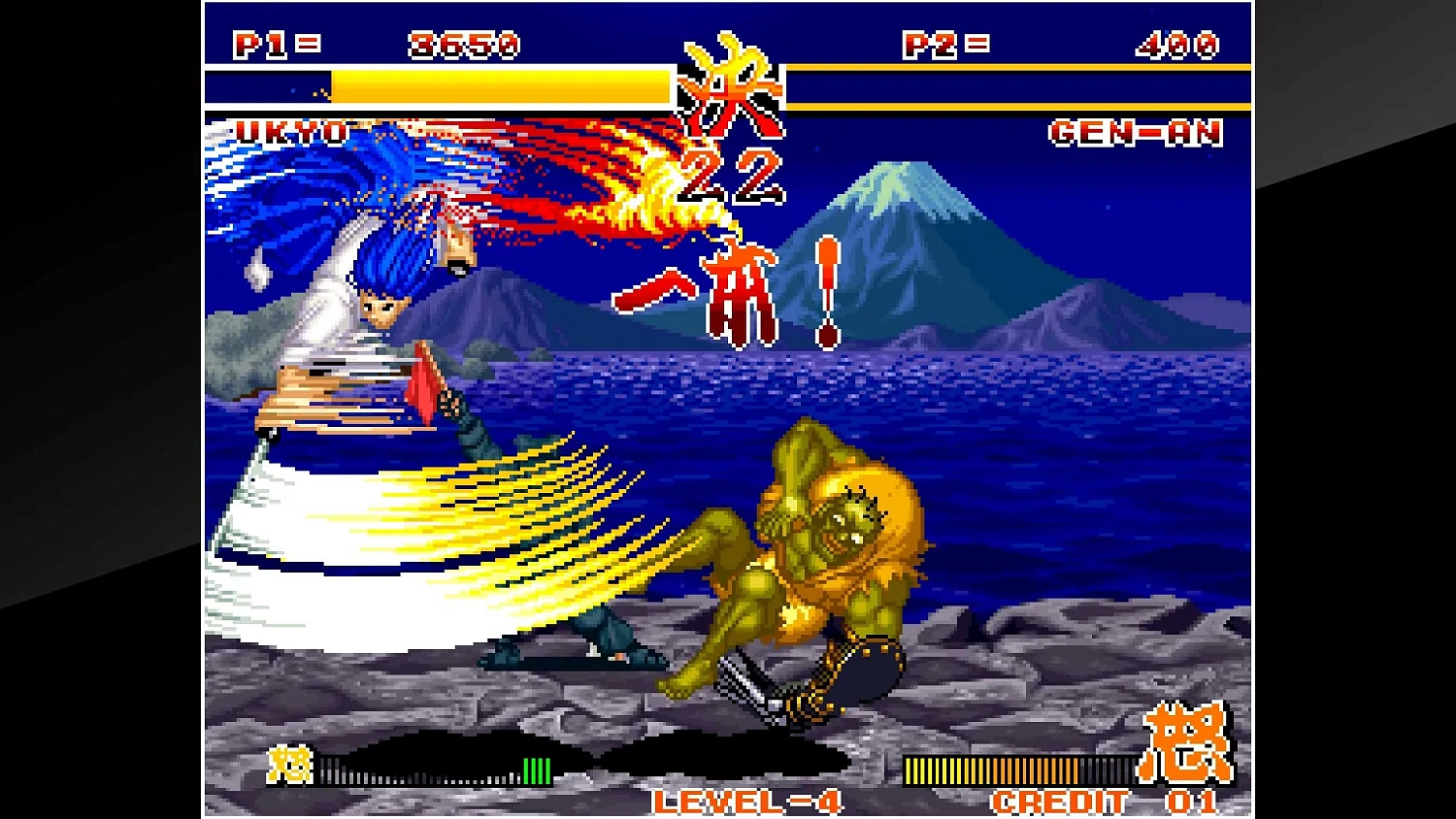Enable the green segment of P1 rage meter
This screenshot has width=1456, height=819.
tap(534, 769)
